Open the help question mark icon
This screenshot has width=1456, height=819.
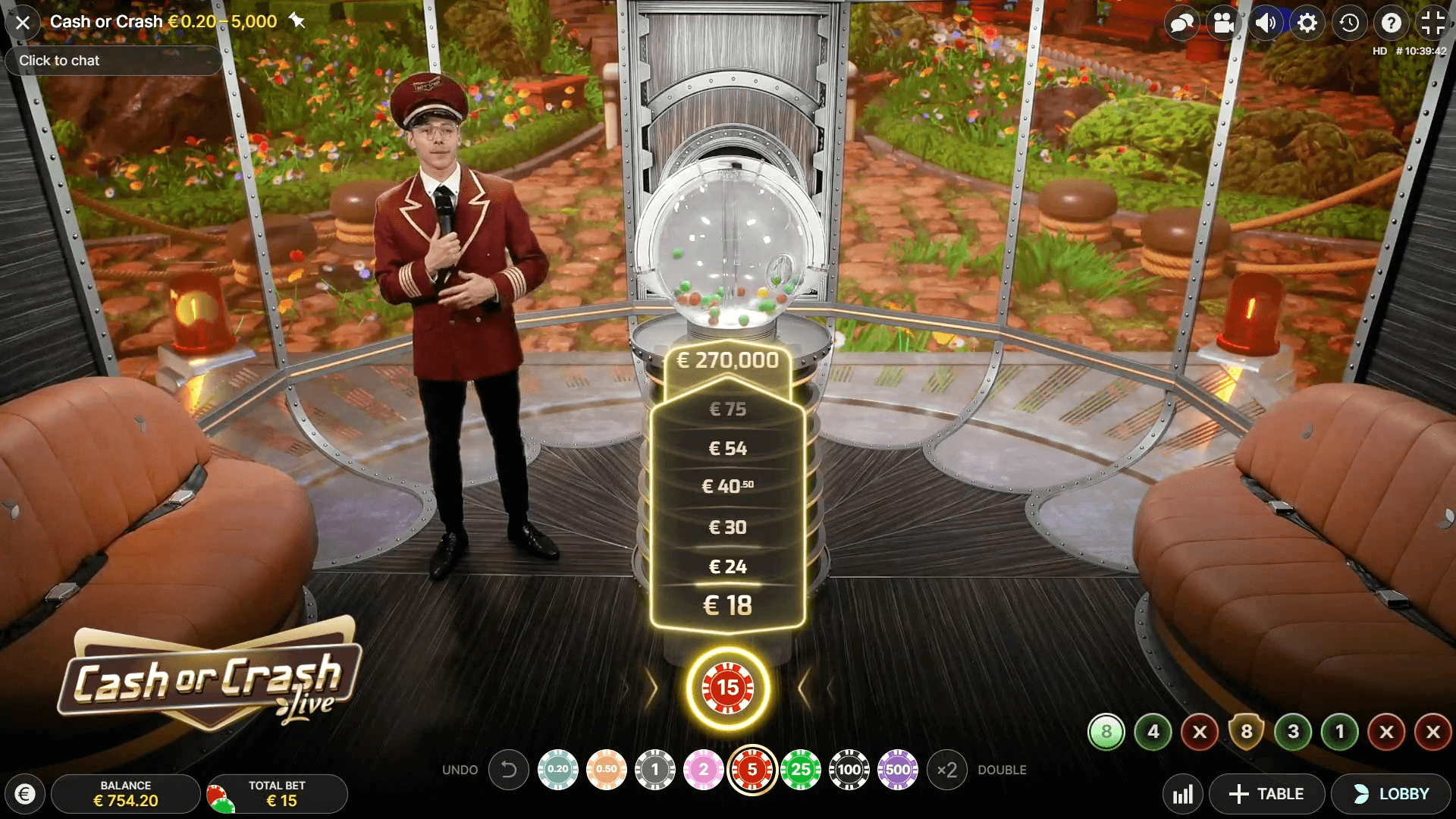point(1391,23)
